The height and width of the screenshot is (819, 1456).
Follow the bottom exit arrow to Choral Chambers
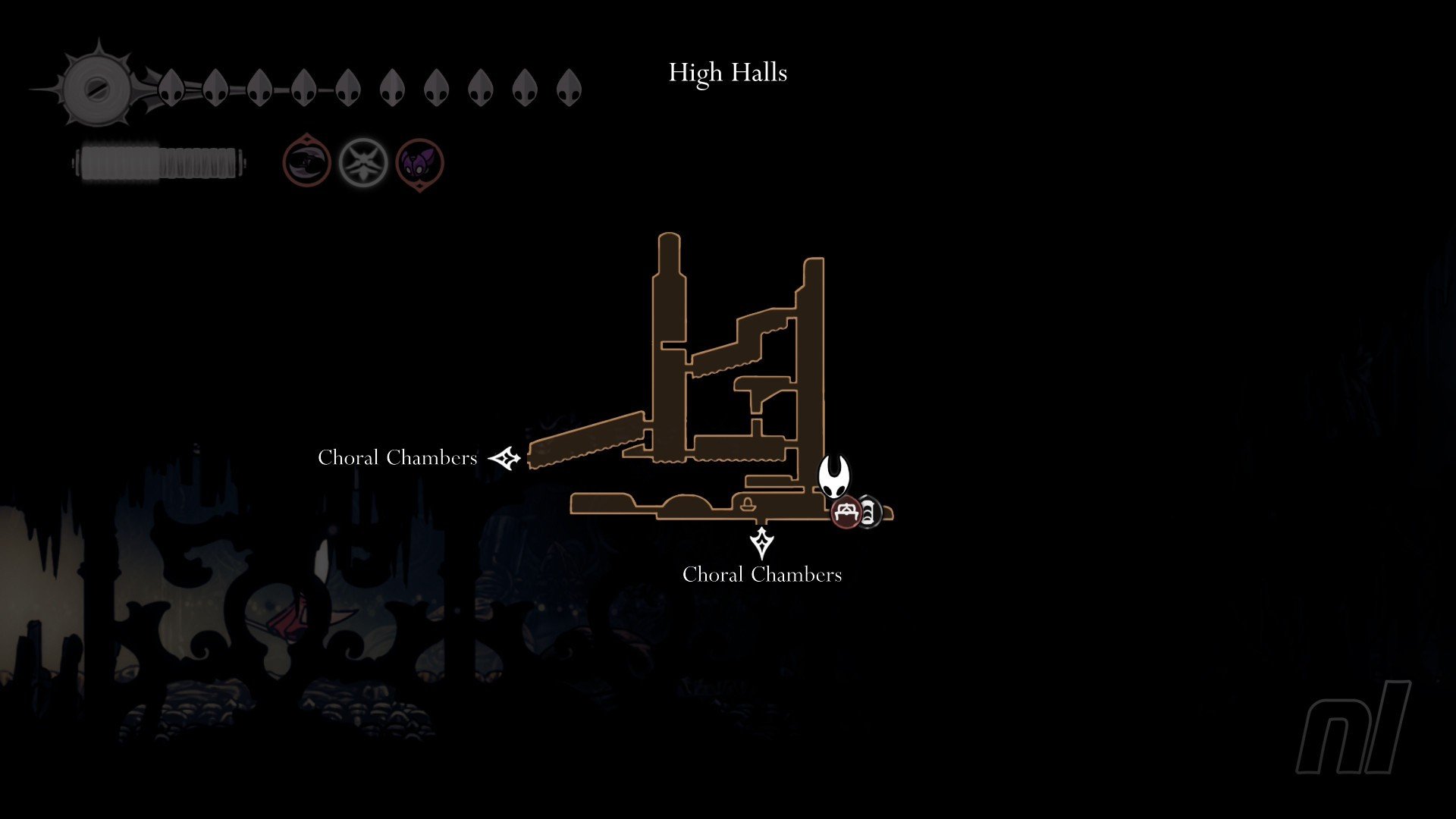tap(761, 543)
